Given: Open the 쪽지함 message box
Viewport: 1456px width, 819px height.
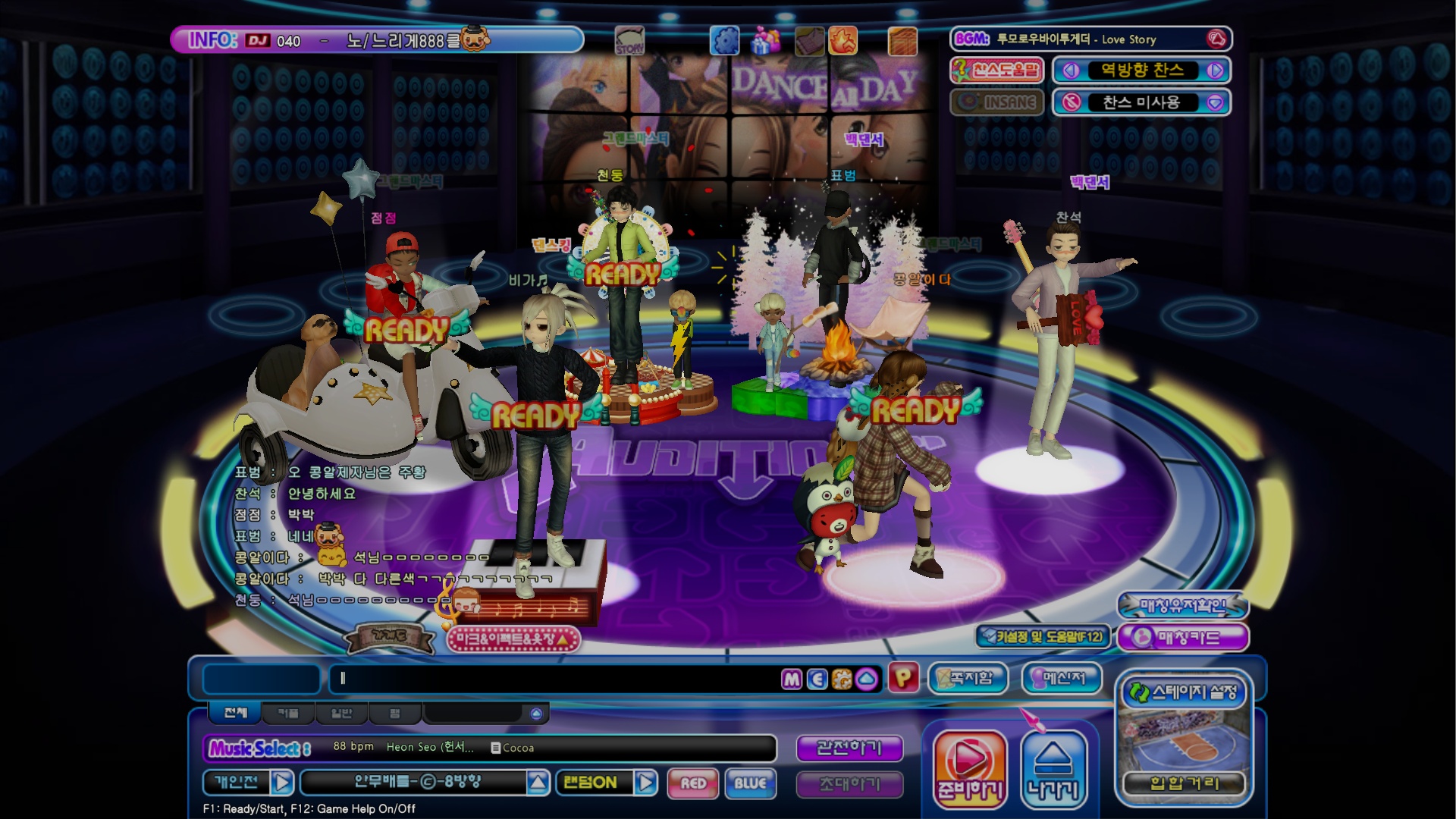Looking at the screenshot, I should tap(968, 678).
